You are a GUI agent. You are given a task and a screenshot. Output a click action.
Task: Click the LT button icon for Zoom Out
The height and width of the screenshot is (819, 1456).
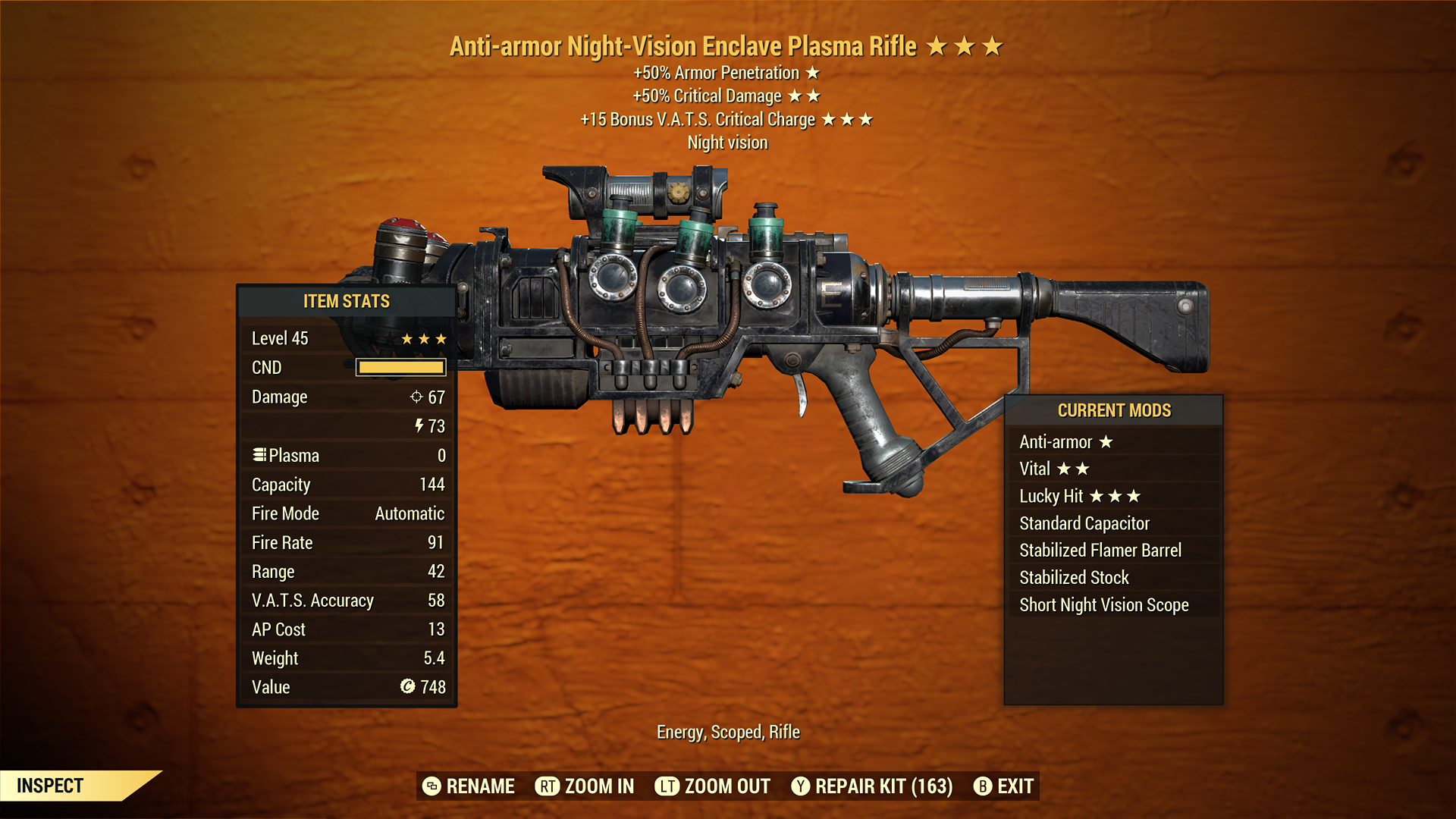click(667, 786)
